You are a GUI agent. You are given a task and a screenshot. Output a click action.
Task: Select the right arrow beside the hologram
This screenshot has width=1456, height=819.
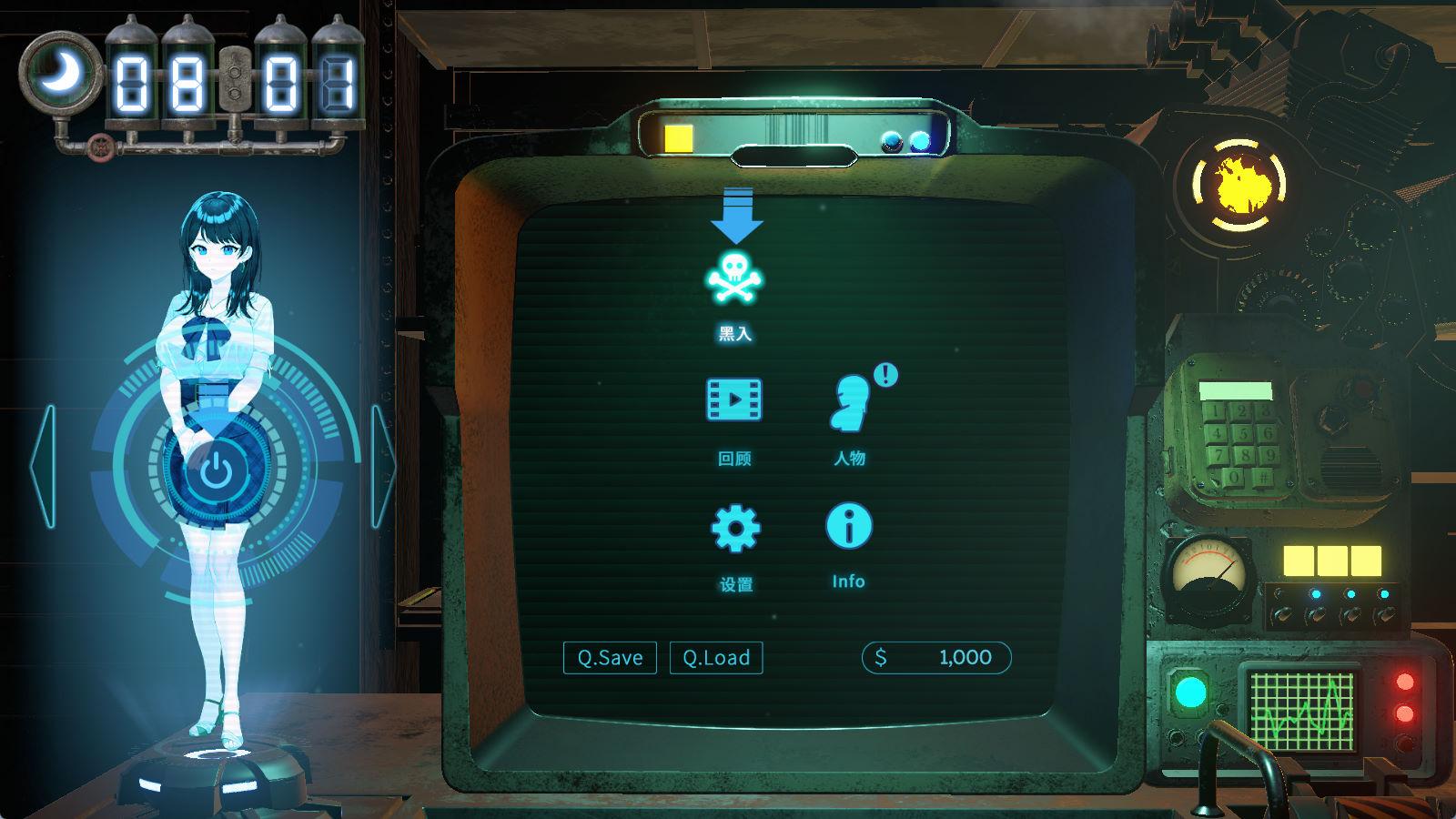pos(383,466)
